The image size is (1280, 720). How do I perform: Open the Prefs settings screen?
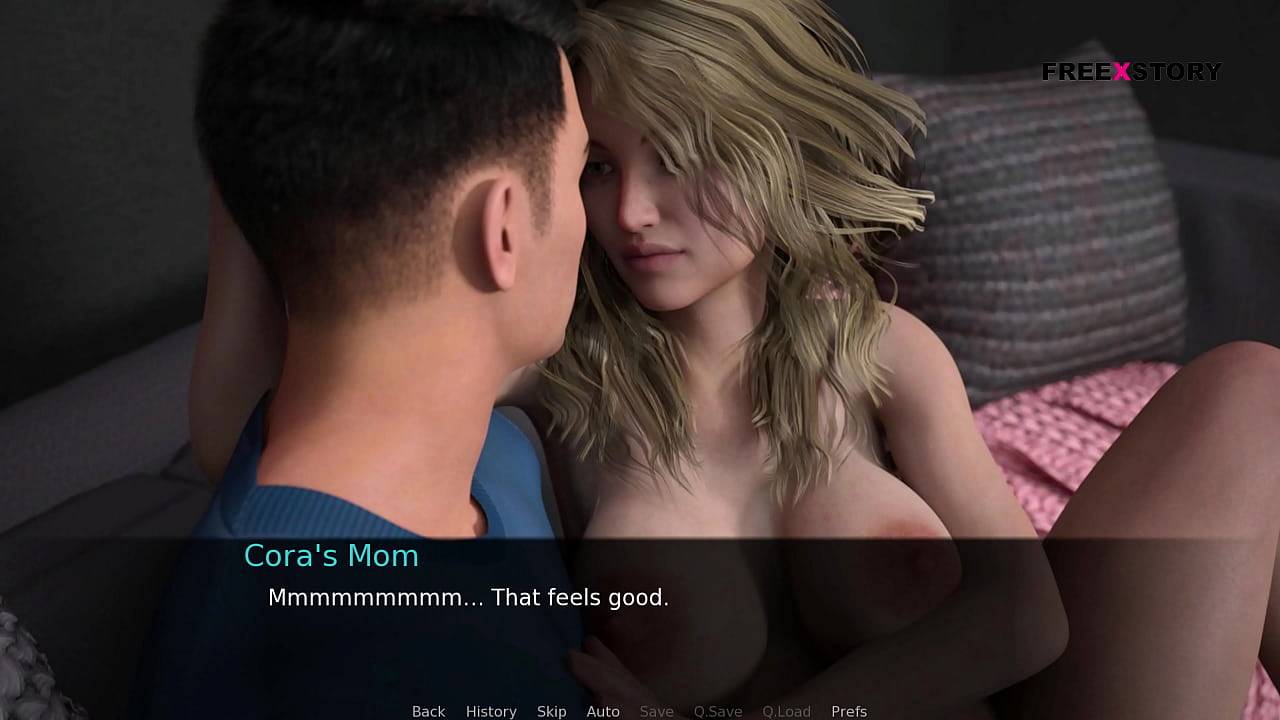pyautogui.click(x=849, y=711)
